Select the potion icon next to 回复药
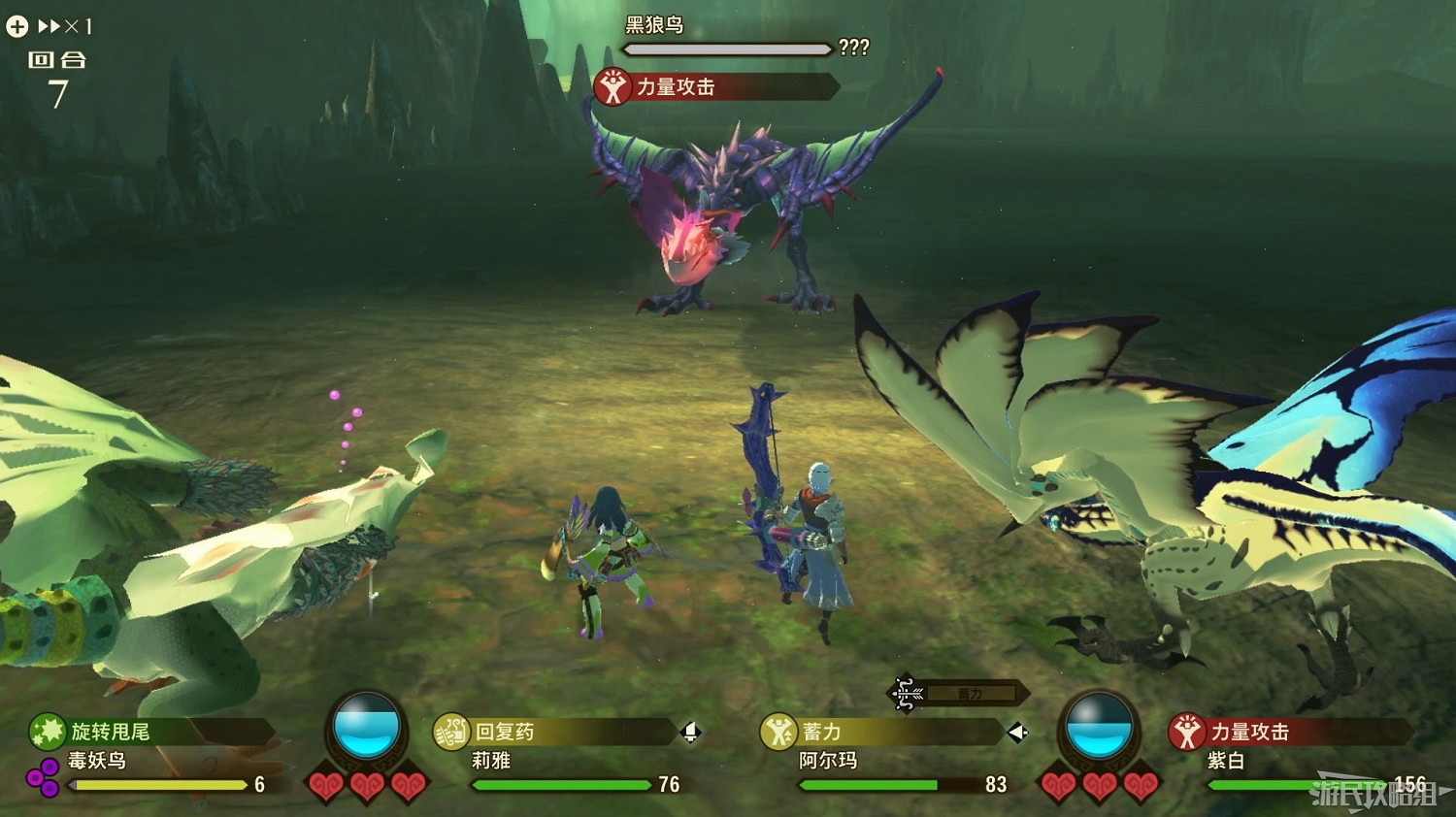 [x=452, y=733]
